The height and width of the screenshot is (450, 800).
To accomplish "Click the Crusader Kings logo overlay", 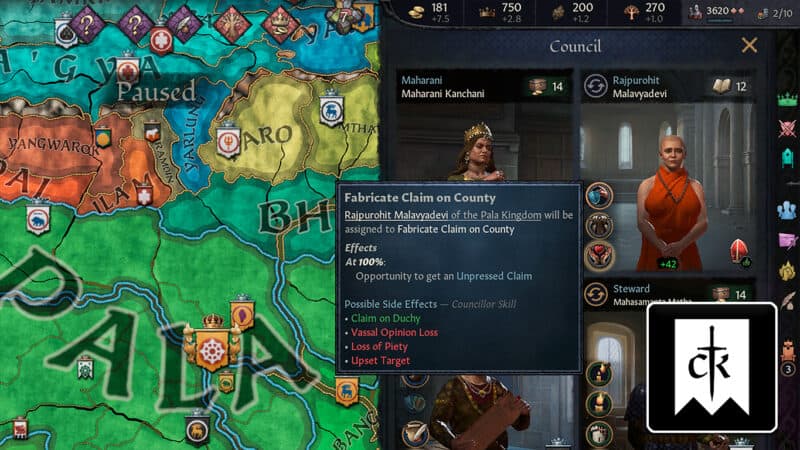I will click(711, 367).
